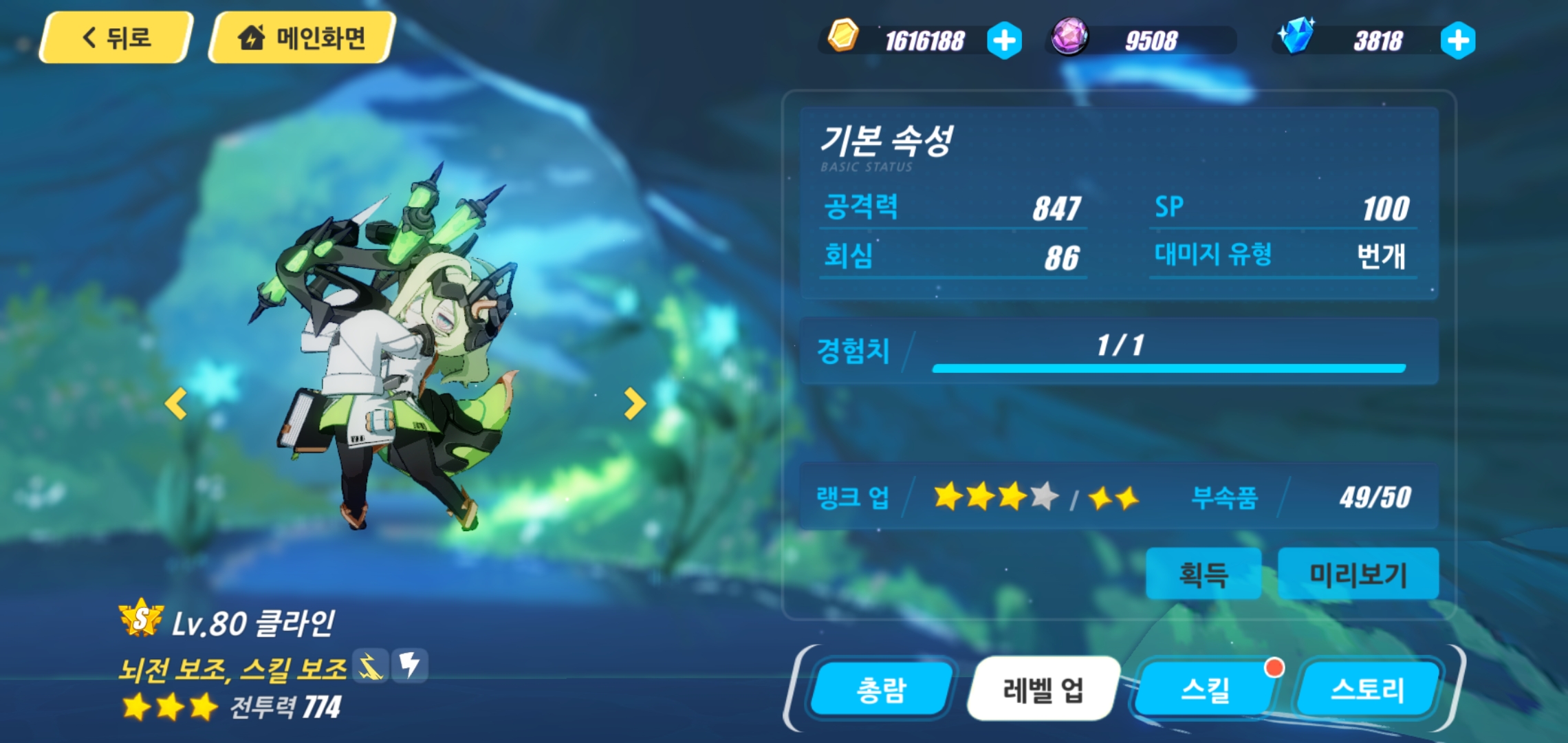The image size is (1568, 743).
Task: Add more gold coins with plus button
Action: click(1004, 41)
